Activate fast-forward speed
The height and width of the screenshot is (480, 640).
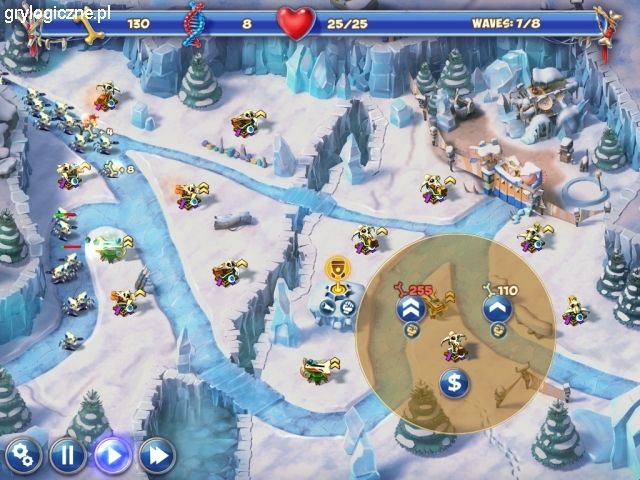(x=157, y=457)
